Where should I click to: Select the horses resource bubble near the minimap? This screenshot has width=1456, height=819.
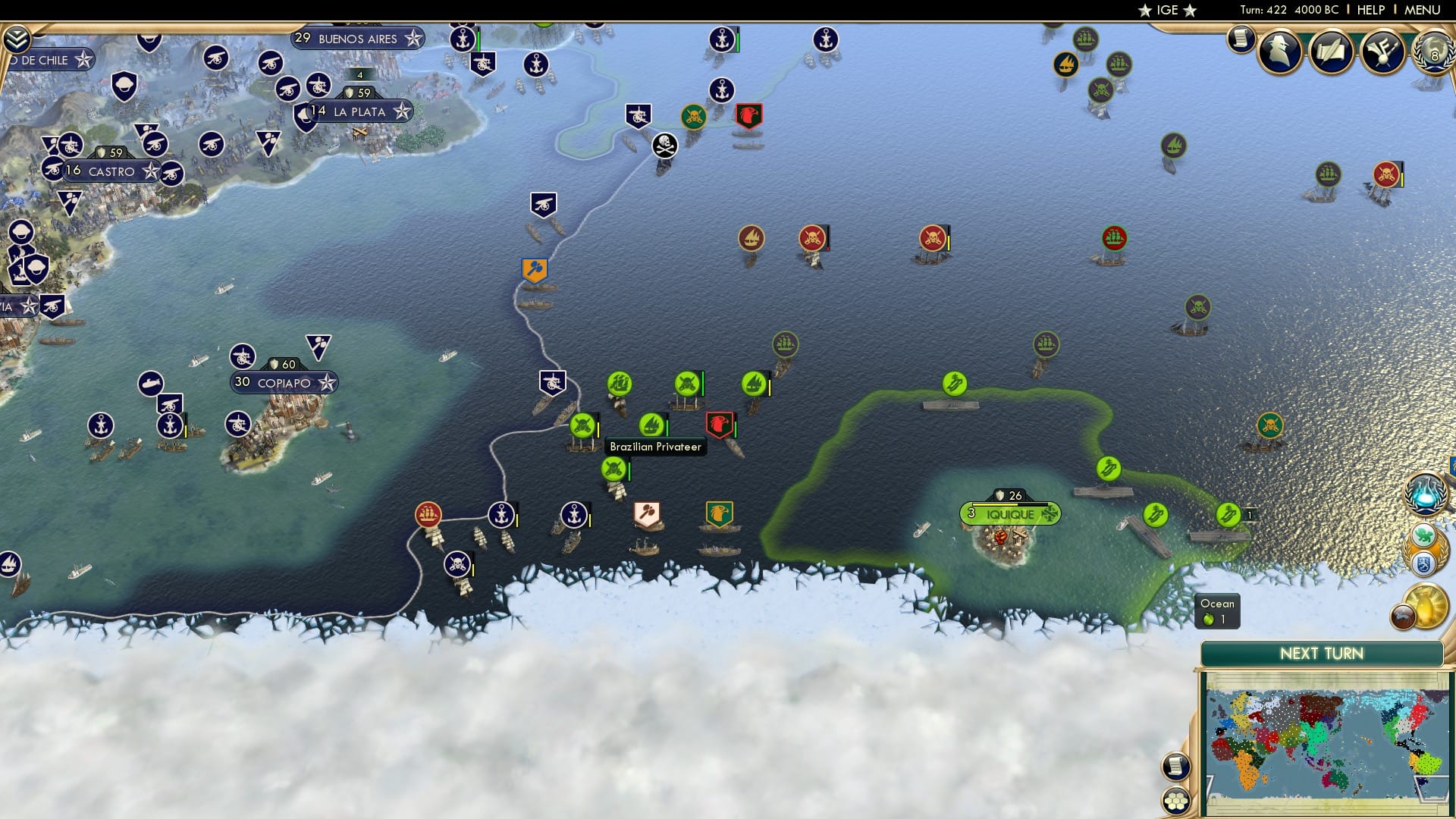1404,616
